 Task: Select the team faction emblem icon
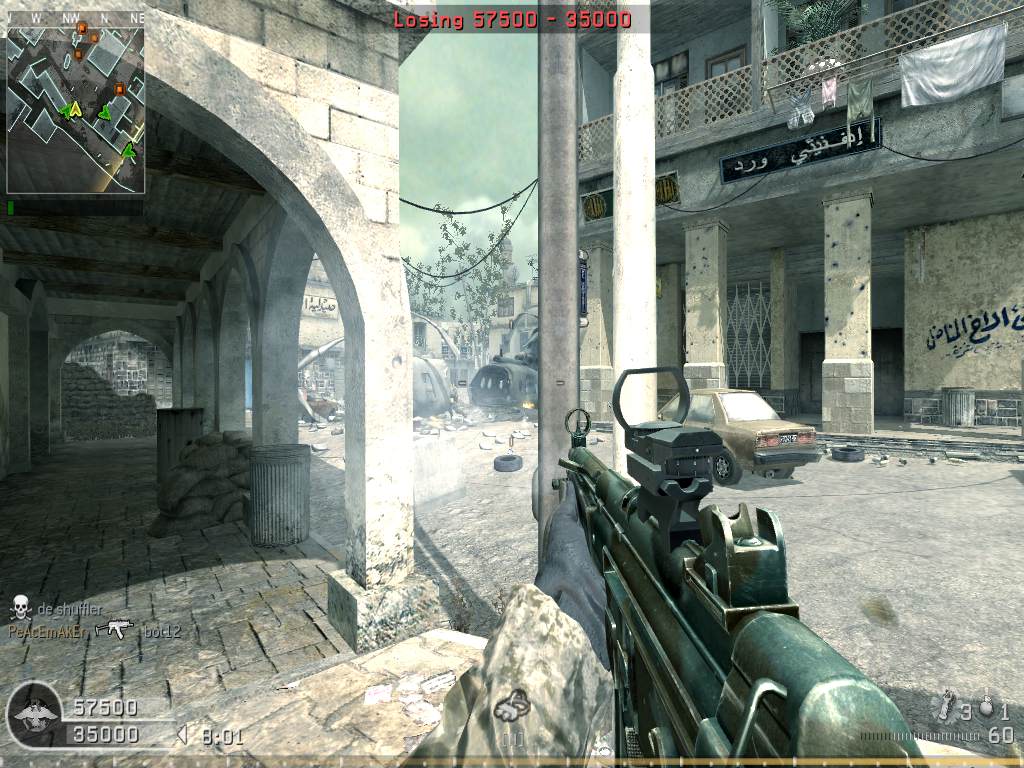34,715
